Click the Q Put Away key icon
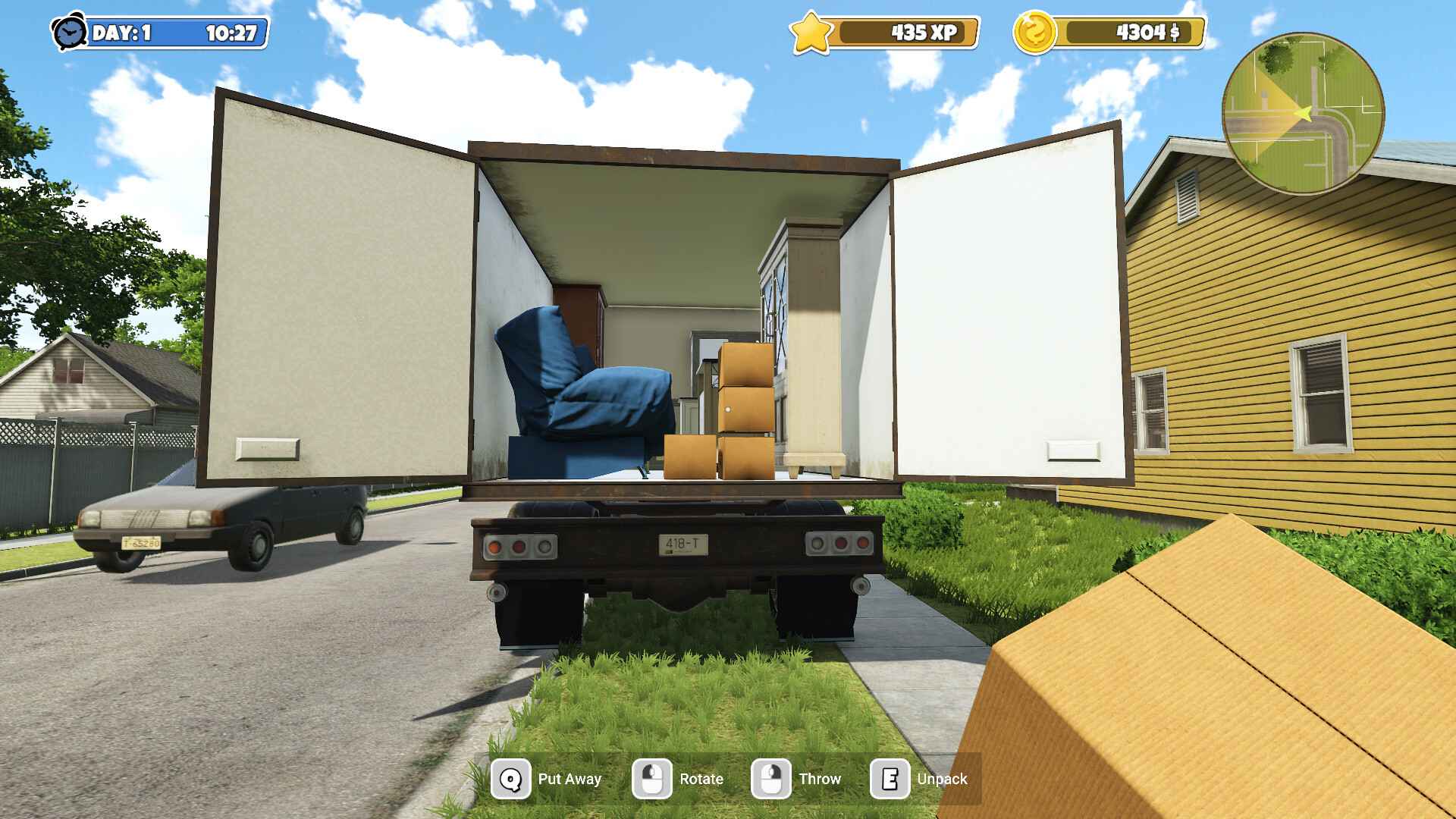Image resolution: width=1456 pixels, height=819 pixels. (510, 778)
